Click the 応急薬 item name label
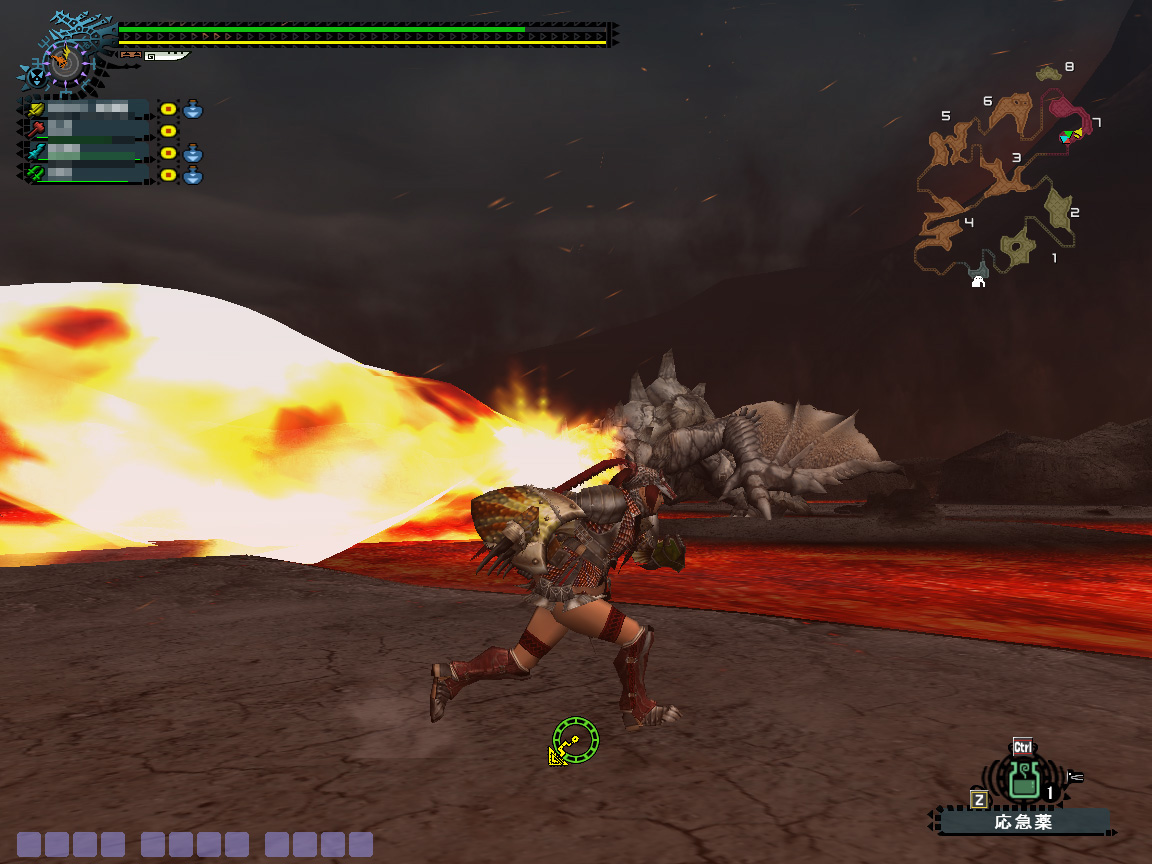1152x864 pixels. pos(1024,823)
